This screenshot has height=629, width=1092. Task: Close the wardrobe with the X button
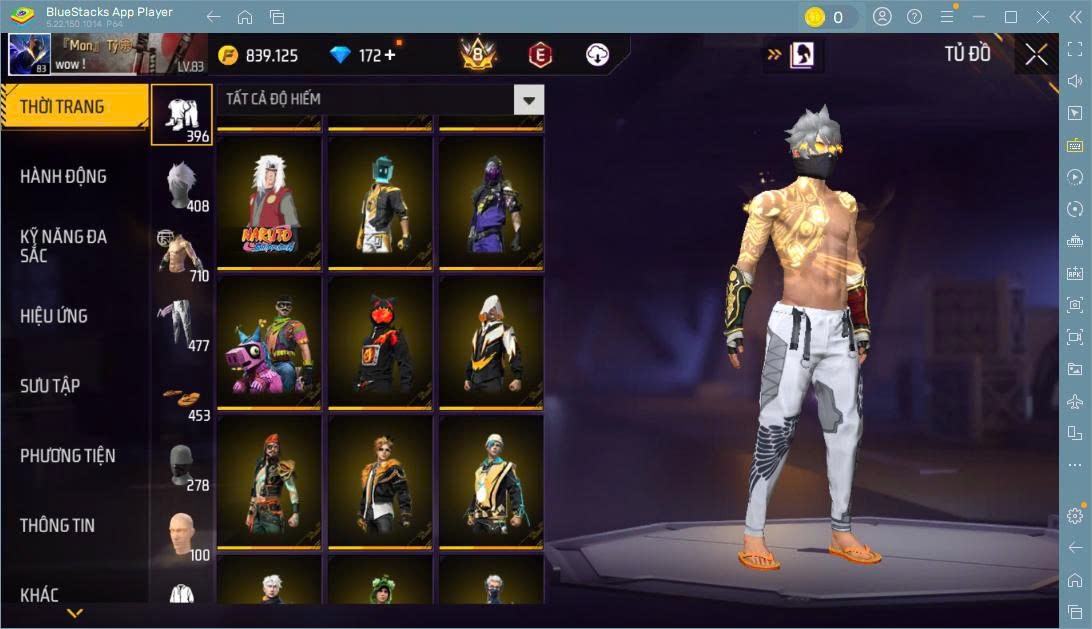pos(1036,55)
